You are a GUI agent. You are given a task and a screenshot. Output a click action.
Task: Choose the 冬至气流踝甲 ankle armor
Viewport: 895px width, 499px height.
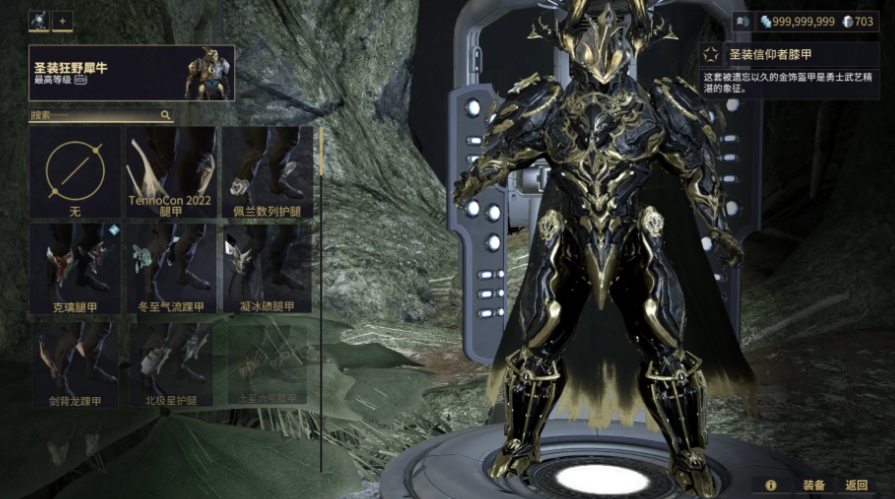coord(171,268)
